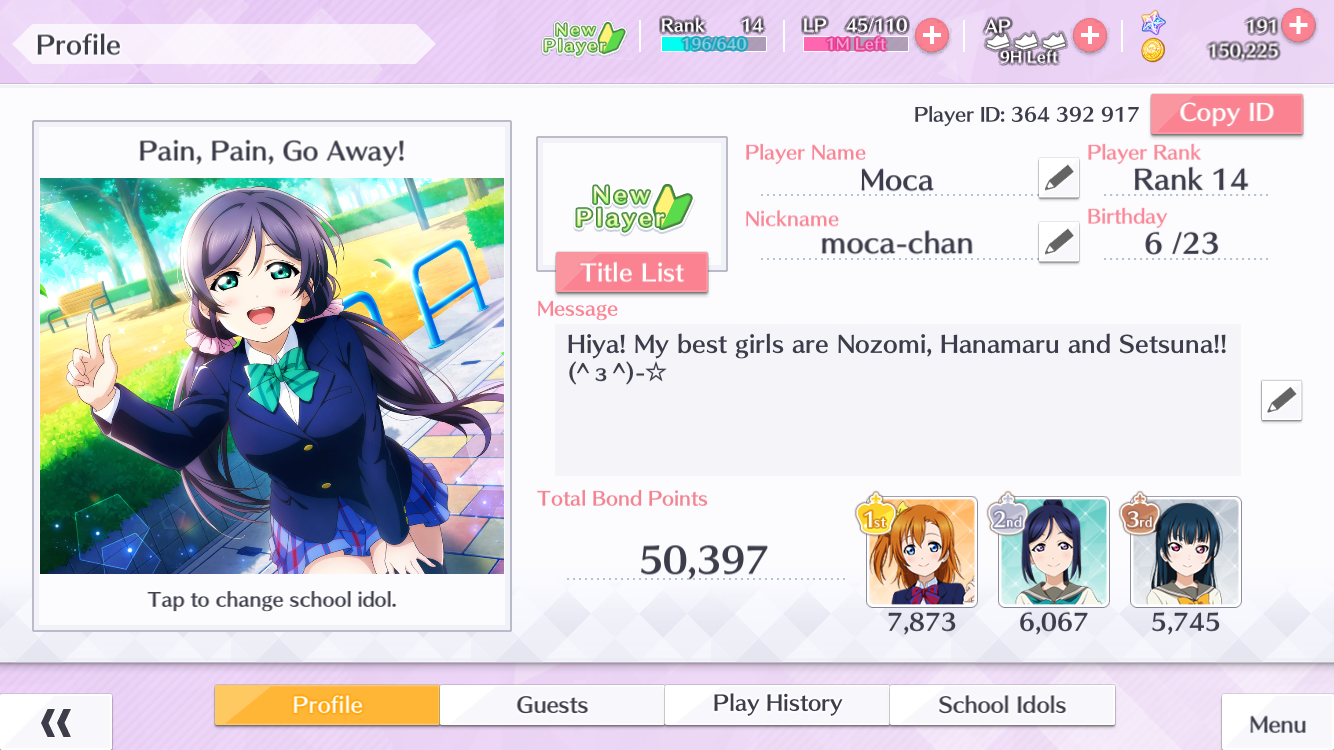Tap the school idol card to change it

click(272, 376)
